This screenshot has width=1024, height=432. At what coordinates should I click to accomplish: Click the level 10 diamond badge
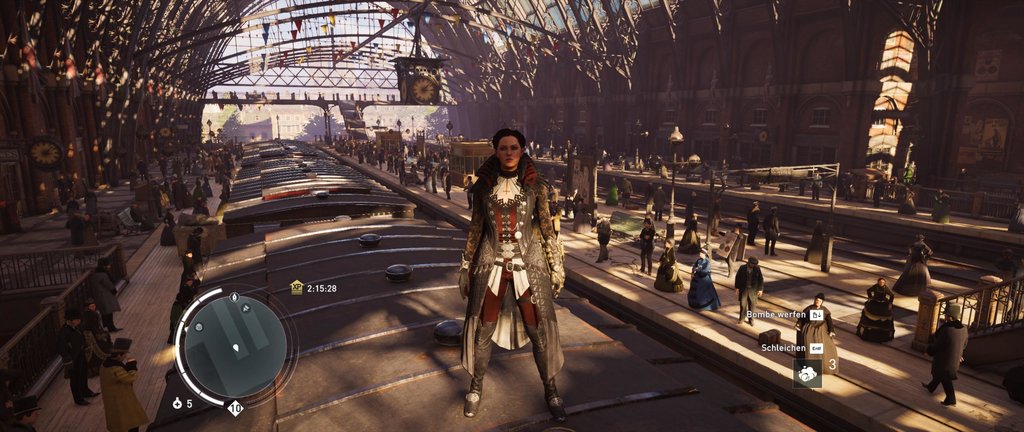pyautogui.click(x=235, y=407)
